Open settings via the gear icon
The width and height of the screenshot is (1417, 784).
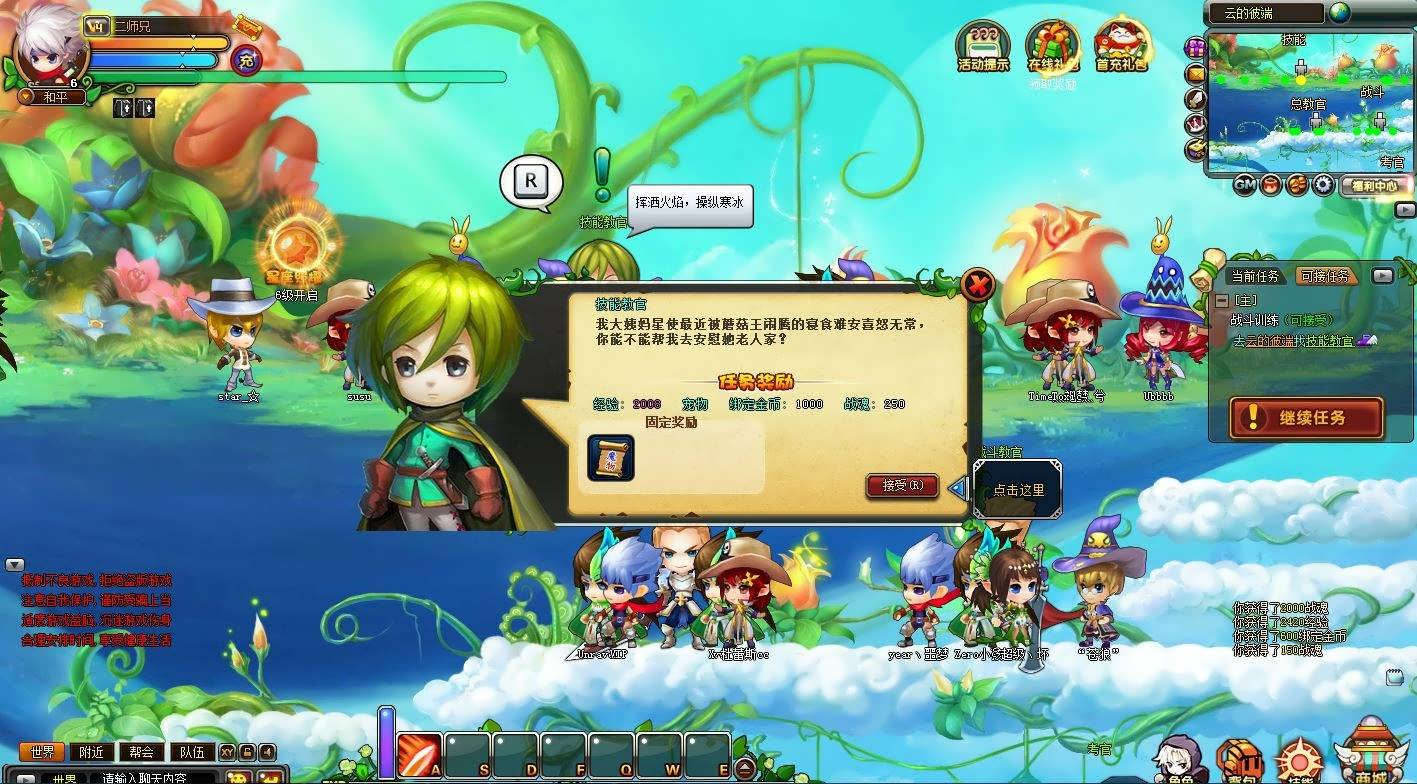pos(1324,185)
